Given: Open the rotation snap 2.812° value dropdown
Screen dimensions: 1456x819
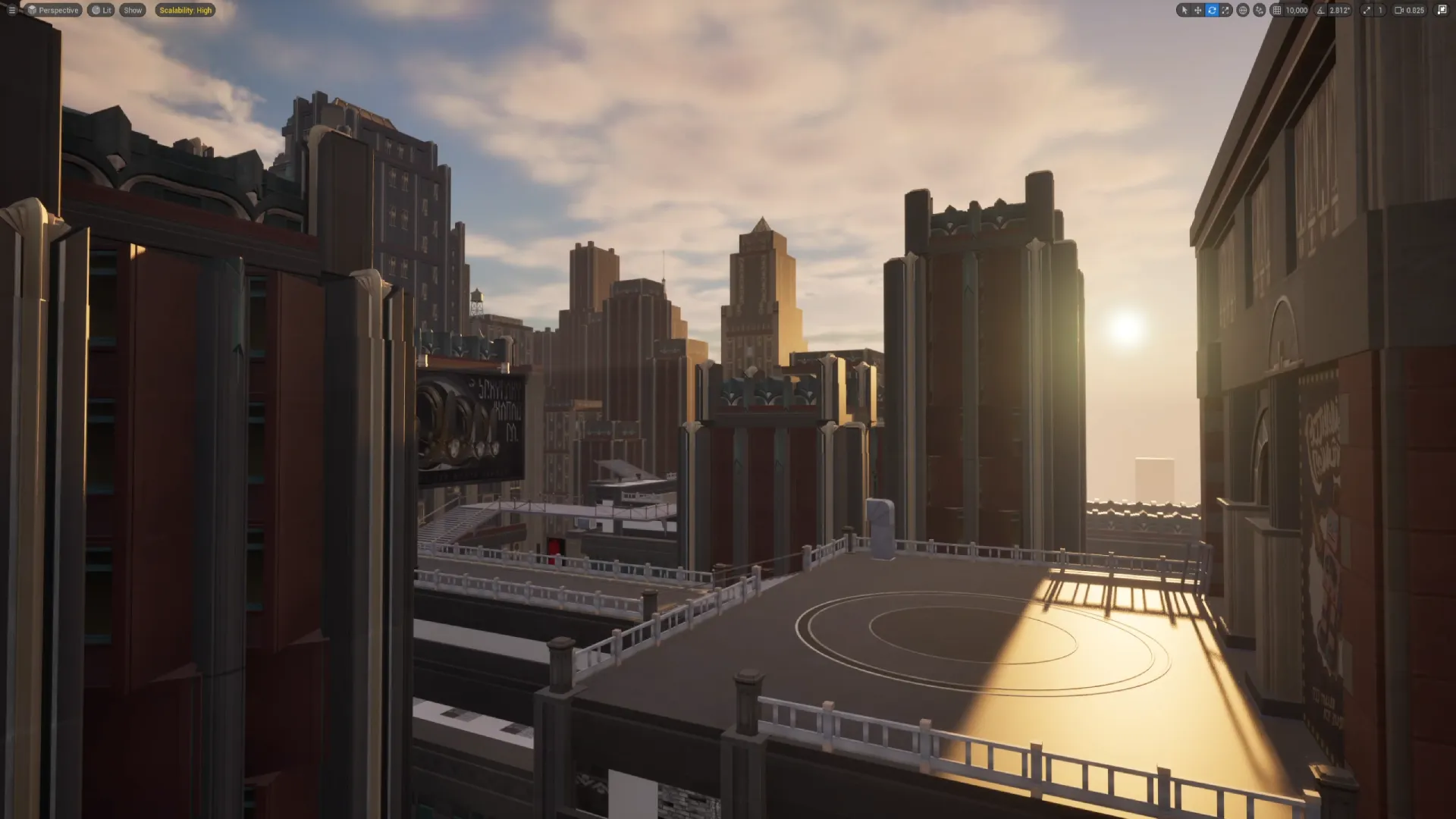Looking at the screenshot, I should pos(1339,11).
